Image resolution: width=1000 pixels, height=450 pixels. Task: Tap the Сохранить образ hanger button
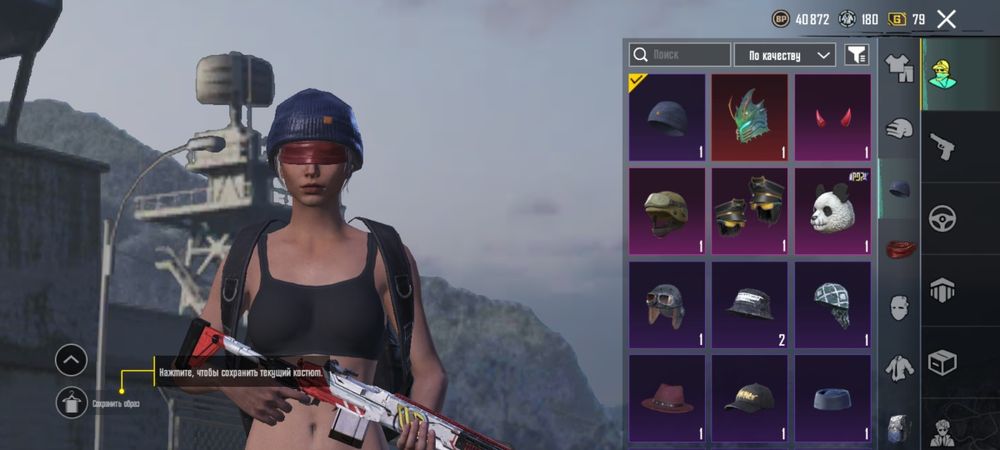[x=71, y=403]
